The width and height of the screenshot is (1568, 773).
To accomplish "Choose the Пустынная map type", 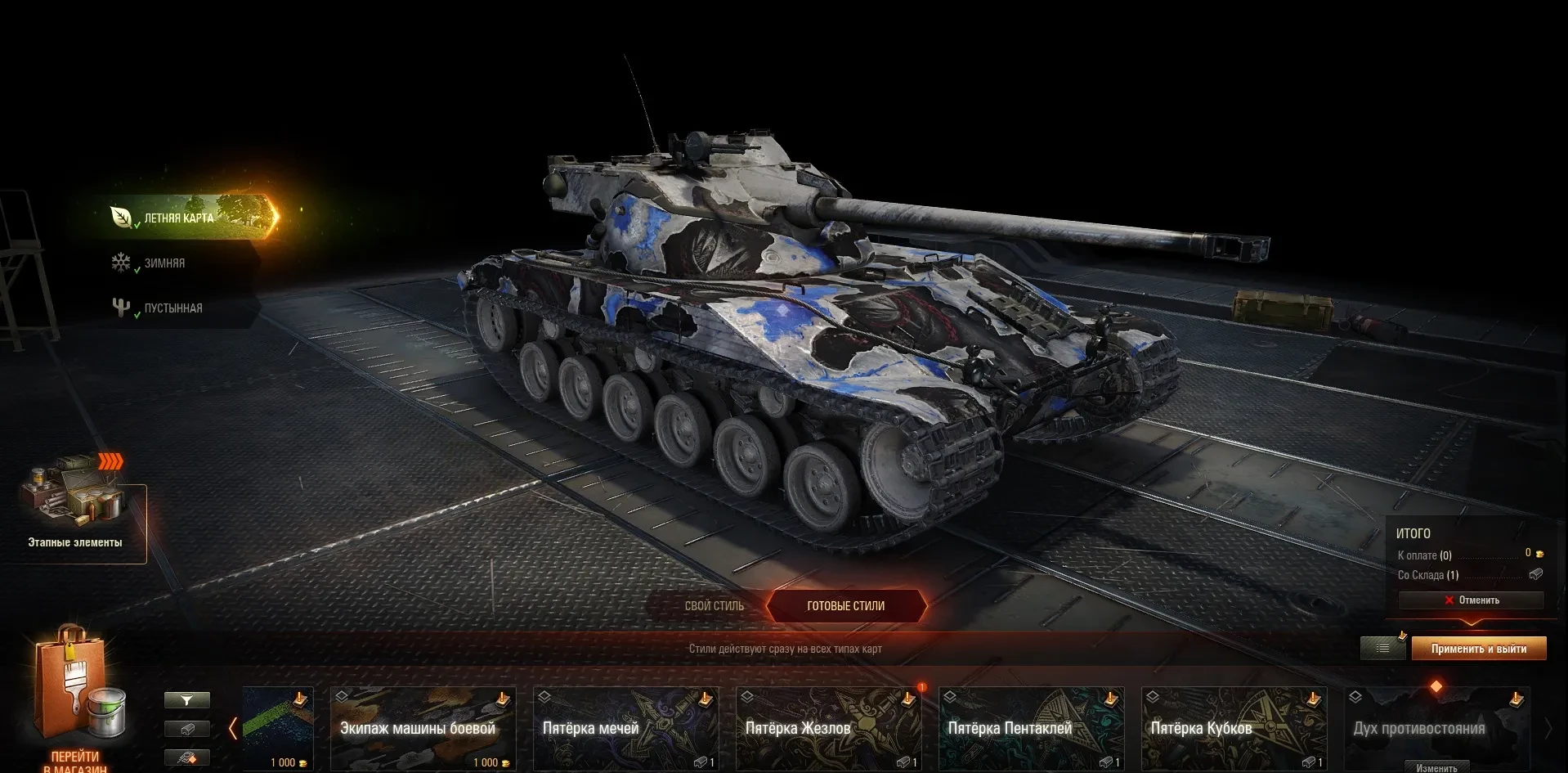I will 172,308.
